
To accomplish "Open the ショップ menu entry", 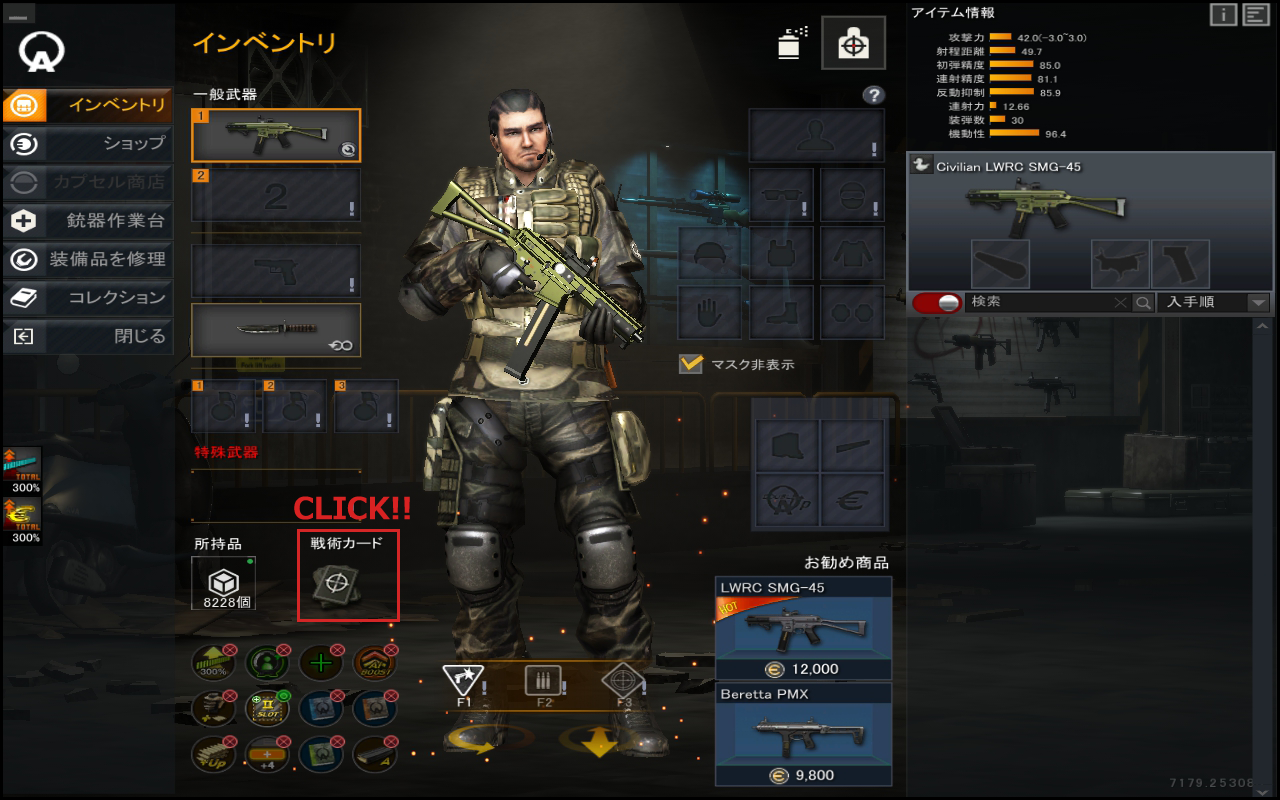I will point(88,144).
